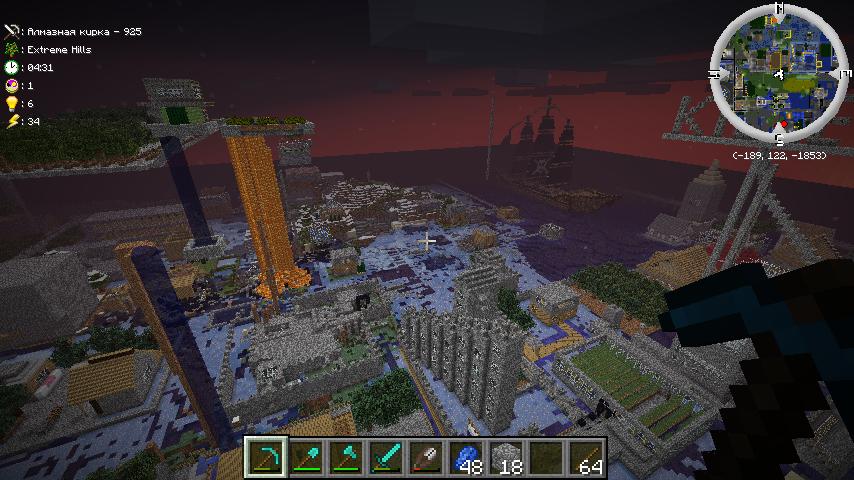
Task: Select the cobblestone stack of 18
Action: (x=507, y=457)
